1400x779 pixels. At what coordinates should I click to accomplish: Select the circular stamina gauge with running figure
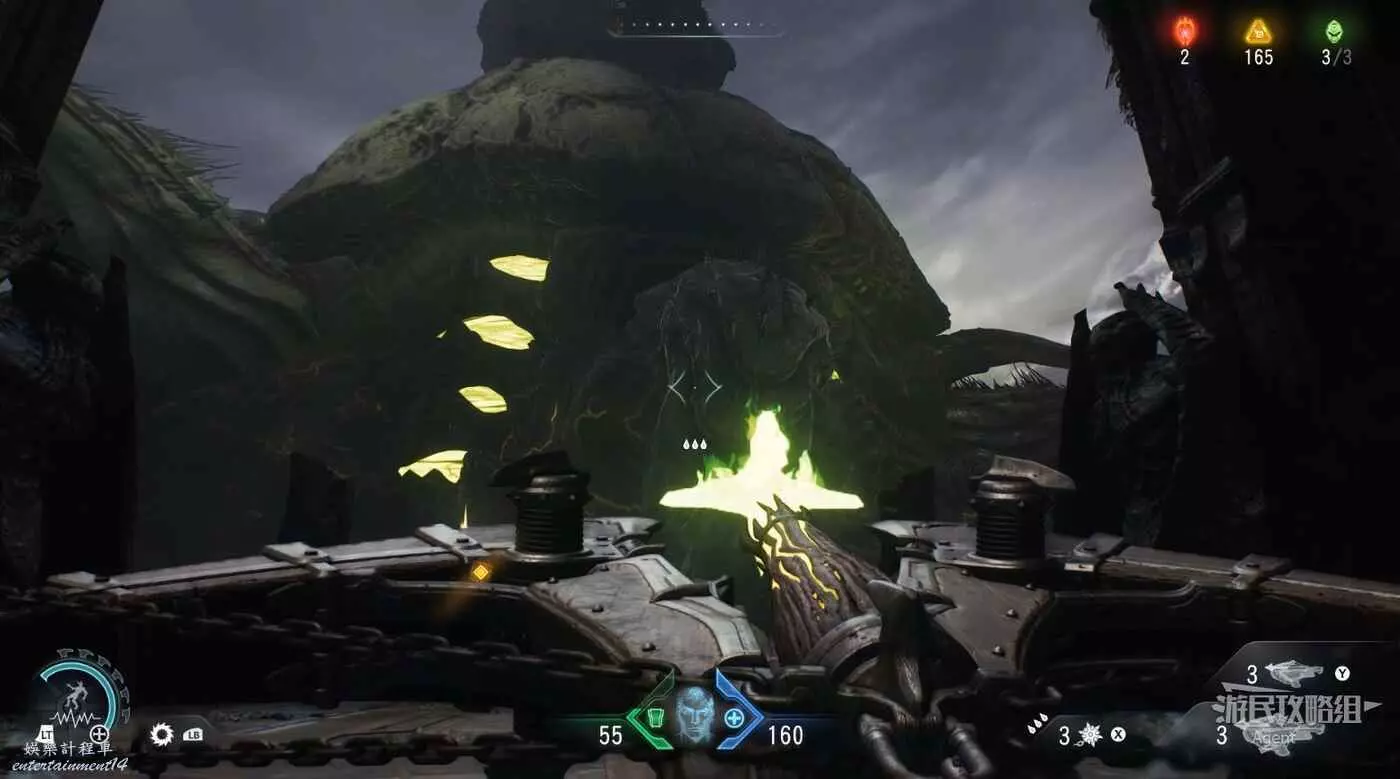point(77,693)
